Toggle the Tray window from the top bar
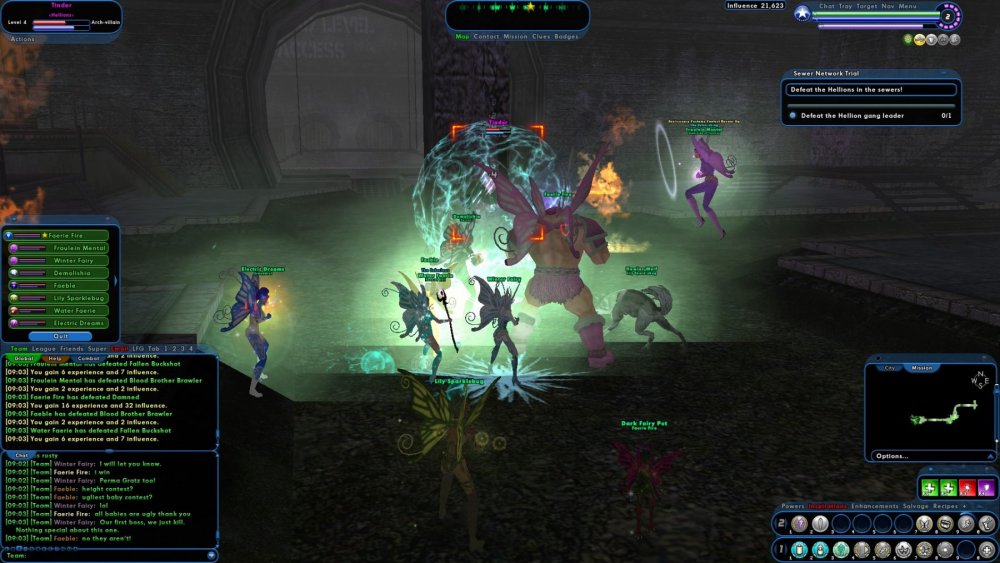 point(848,6)
